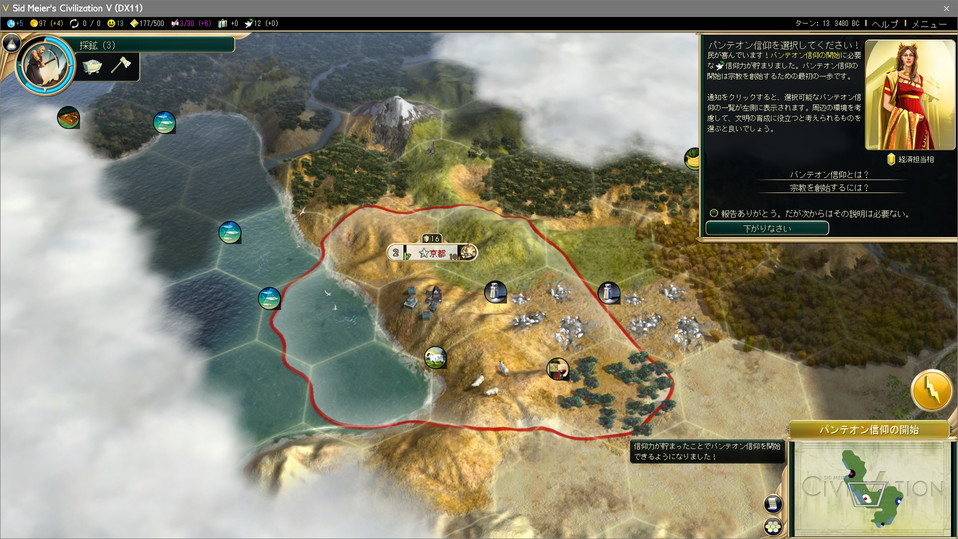Open the science flask icon in corner
Image resolution: width=958 pixels, height=539 pixels.
click(x=13, y=42)
